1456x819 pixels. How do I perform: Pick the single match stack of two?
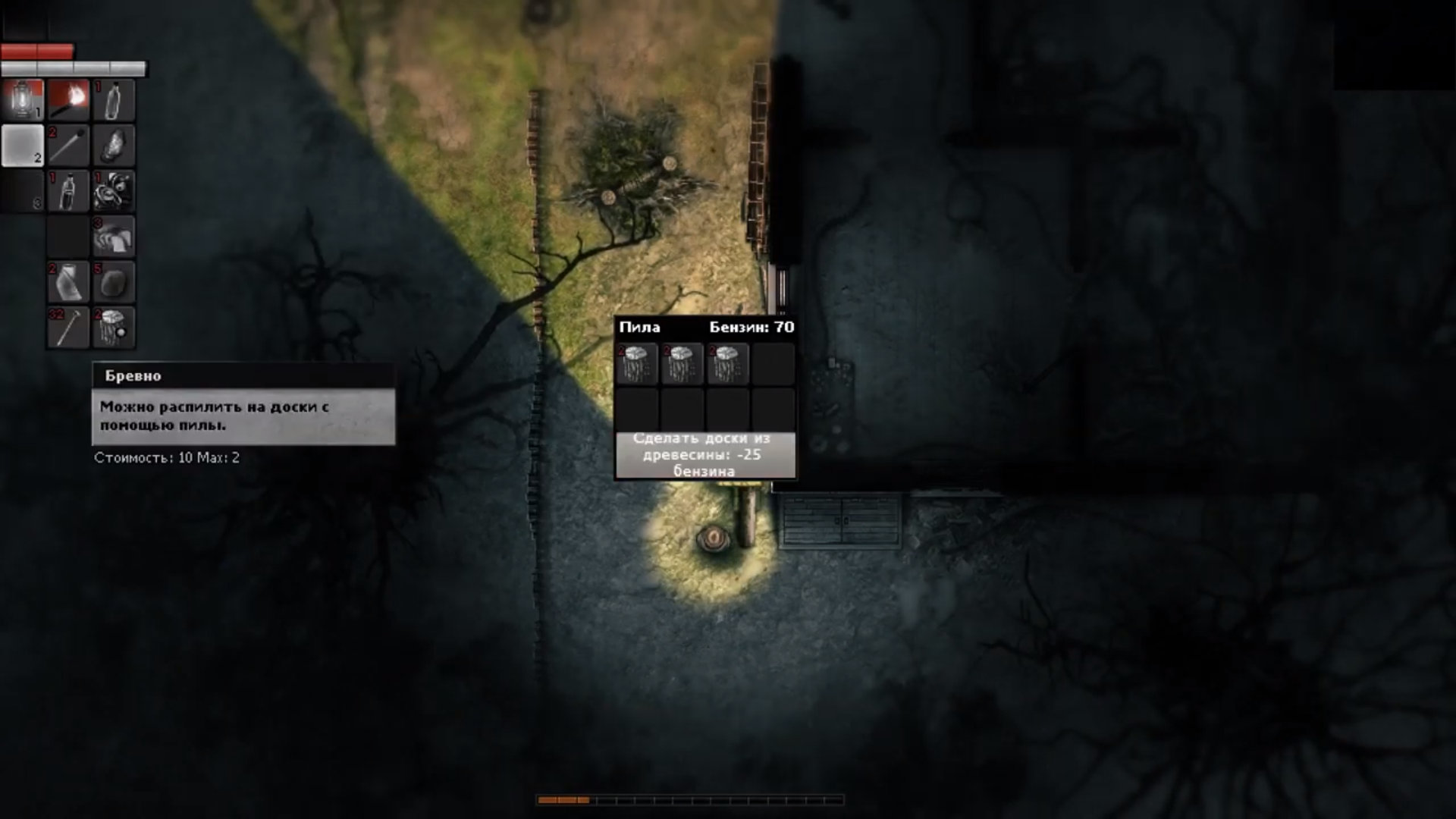point(68,146)
